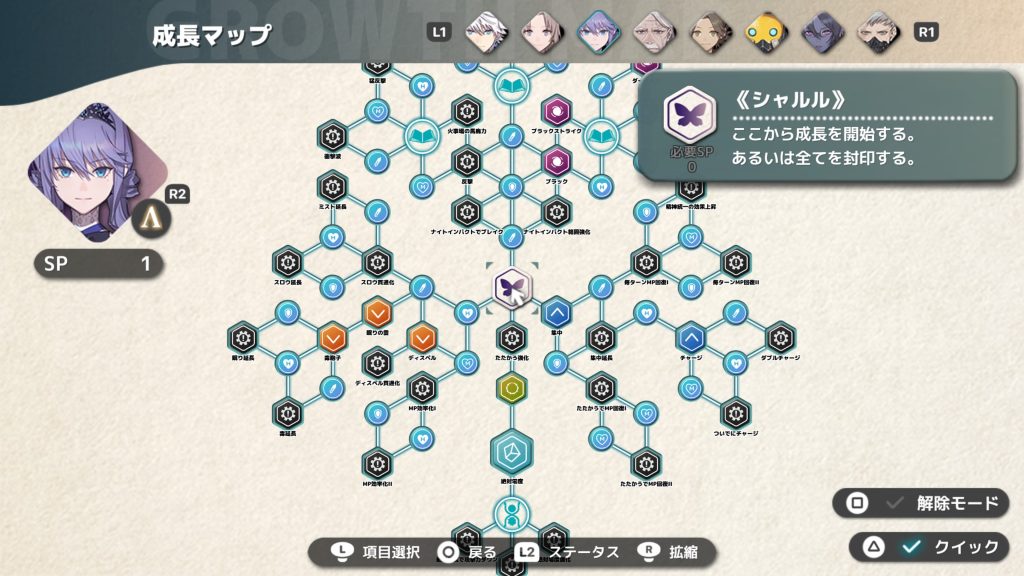Select the 毒胞子 orange skill node
This screenshot has height=576, width=1024.
pos(332,338)
